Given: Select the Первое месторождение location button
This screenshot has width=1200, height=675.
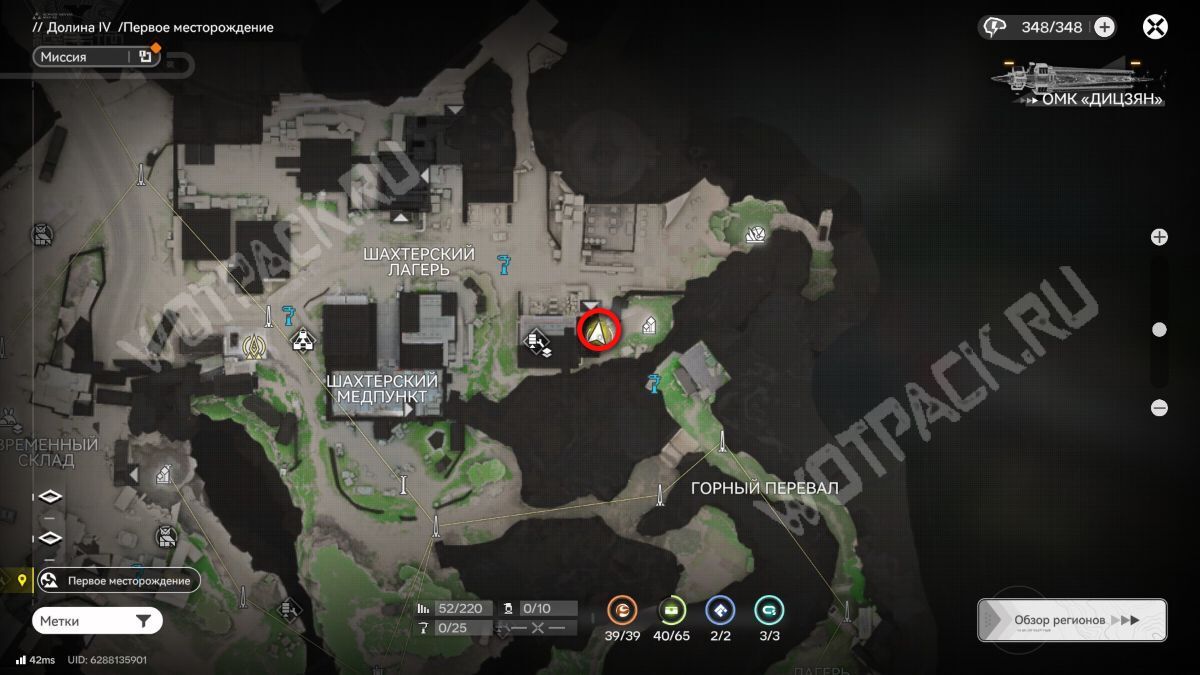Looking at the screenshot, I should [118, 580].
